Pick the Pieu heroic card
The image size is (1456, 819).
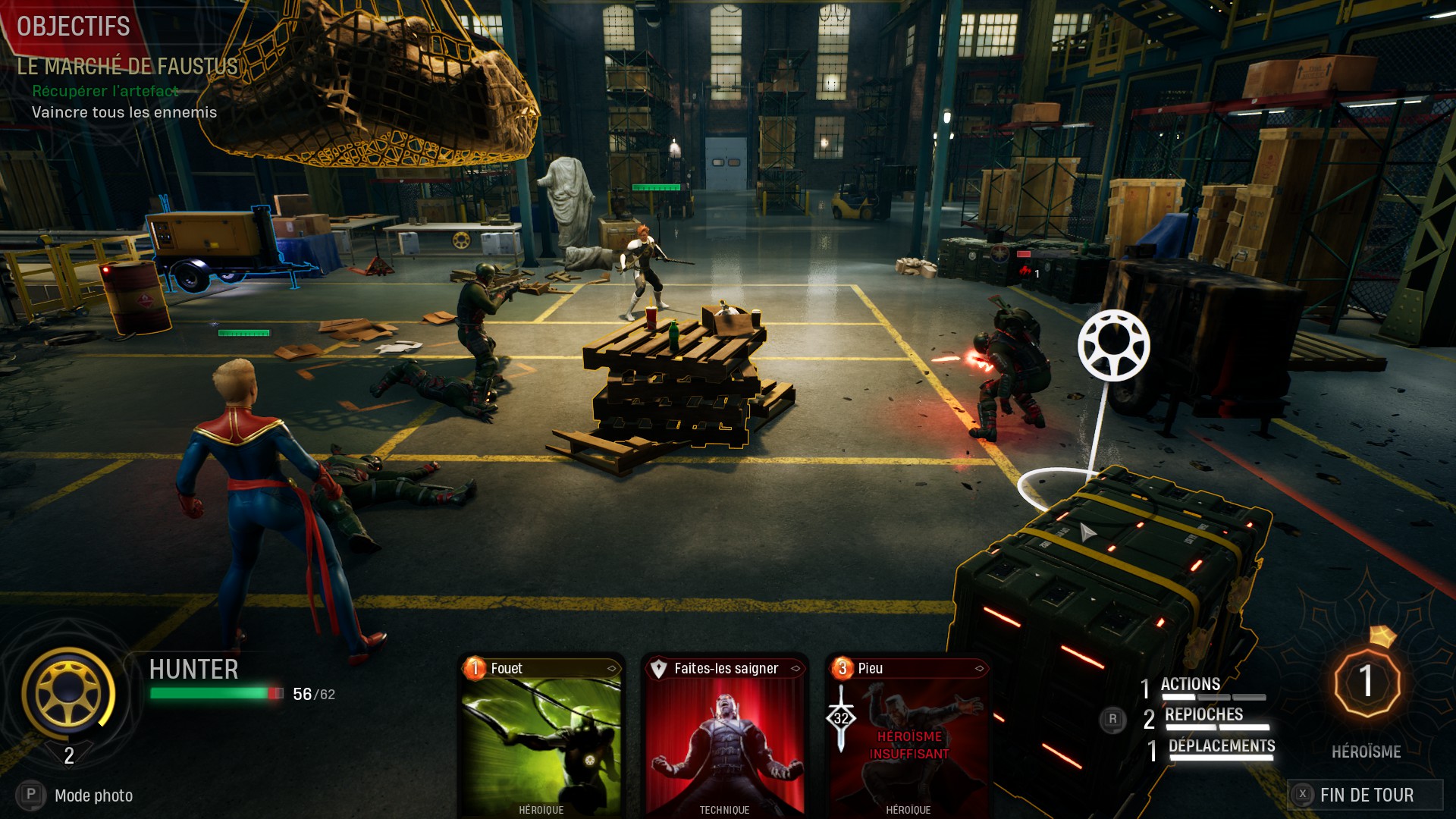(908, 736)
